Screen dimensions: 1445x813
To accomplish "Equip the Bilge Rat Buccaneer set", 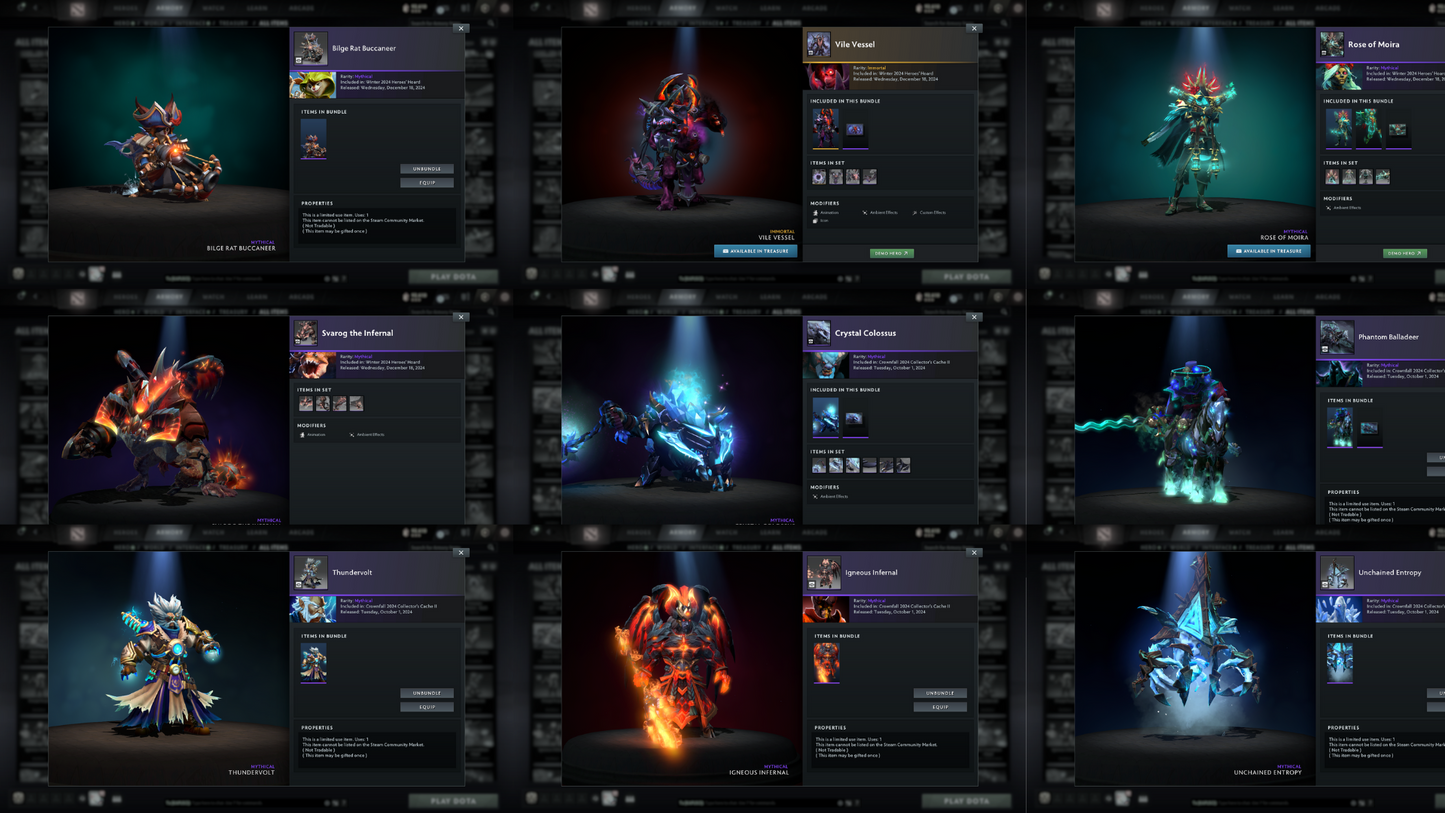I will (x=427, y=183).
